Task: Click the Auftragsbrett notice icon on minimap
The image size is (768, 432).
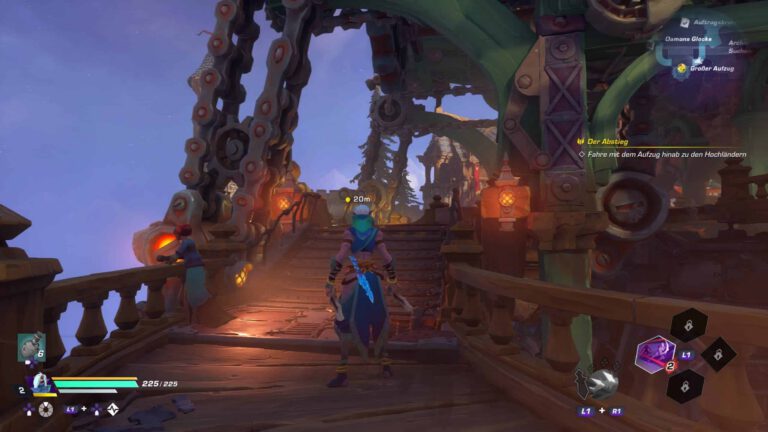Action: tap(684, 22)
